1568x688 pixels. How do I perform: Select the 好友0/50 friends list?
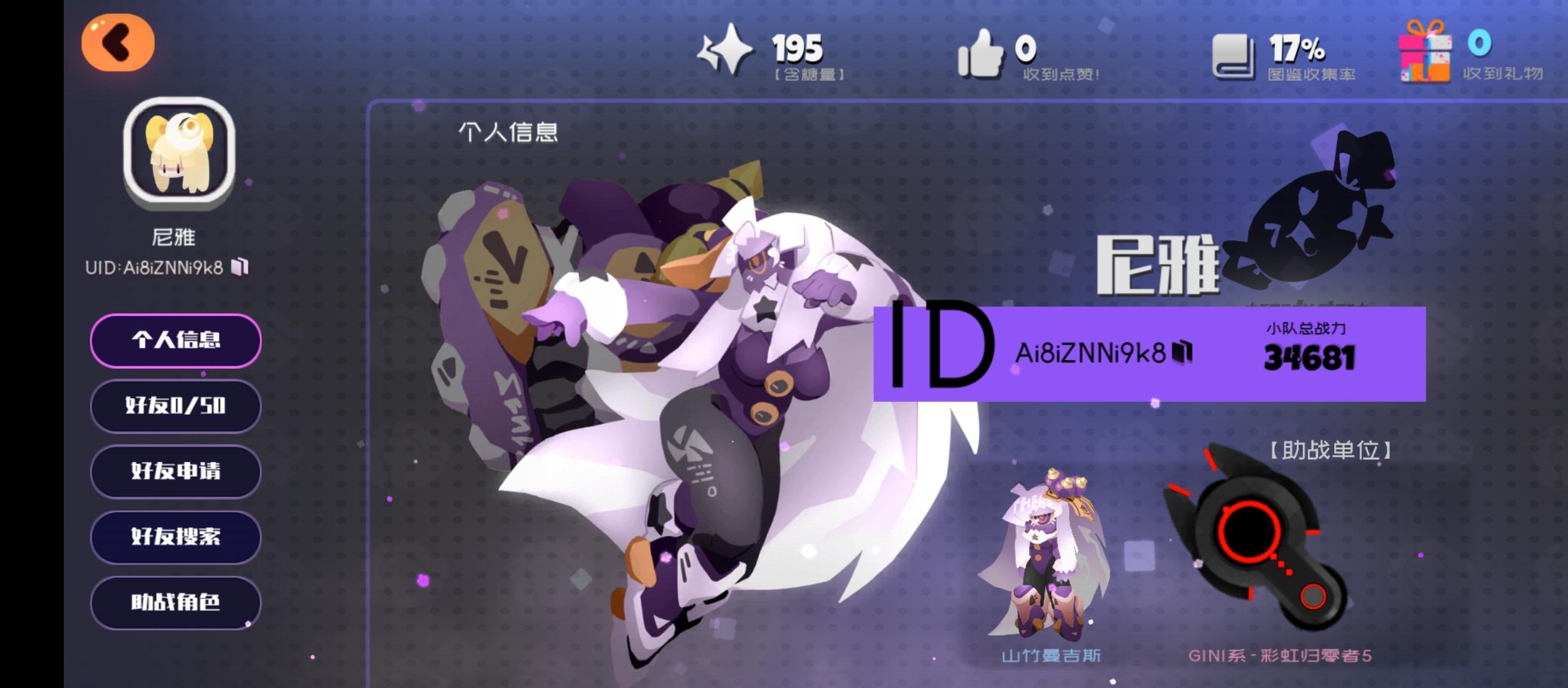coord(175,406)
